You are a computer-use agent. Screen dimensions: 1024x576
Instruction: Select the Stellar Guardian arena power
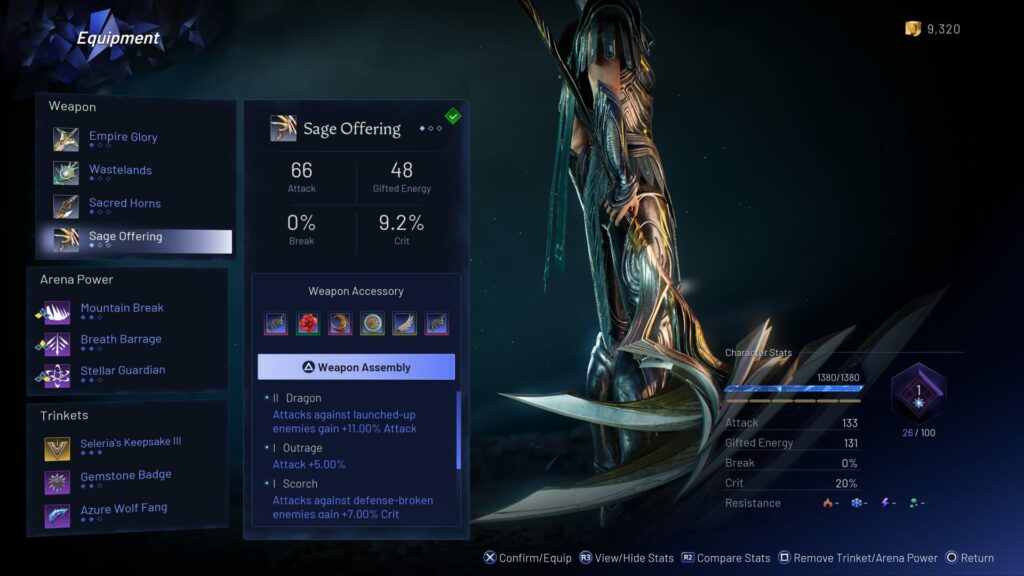pos(122,372)
